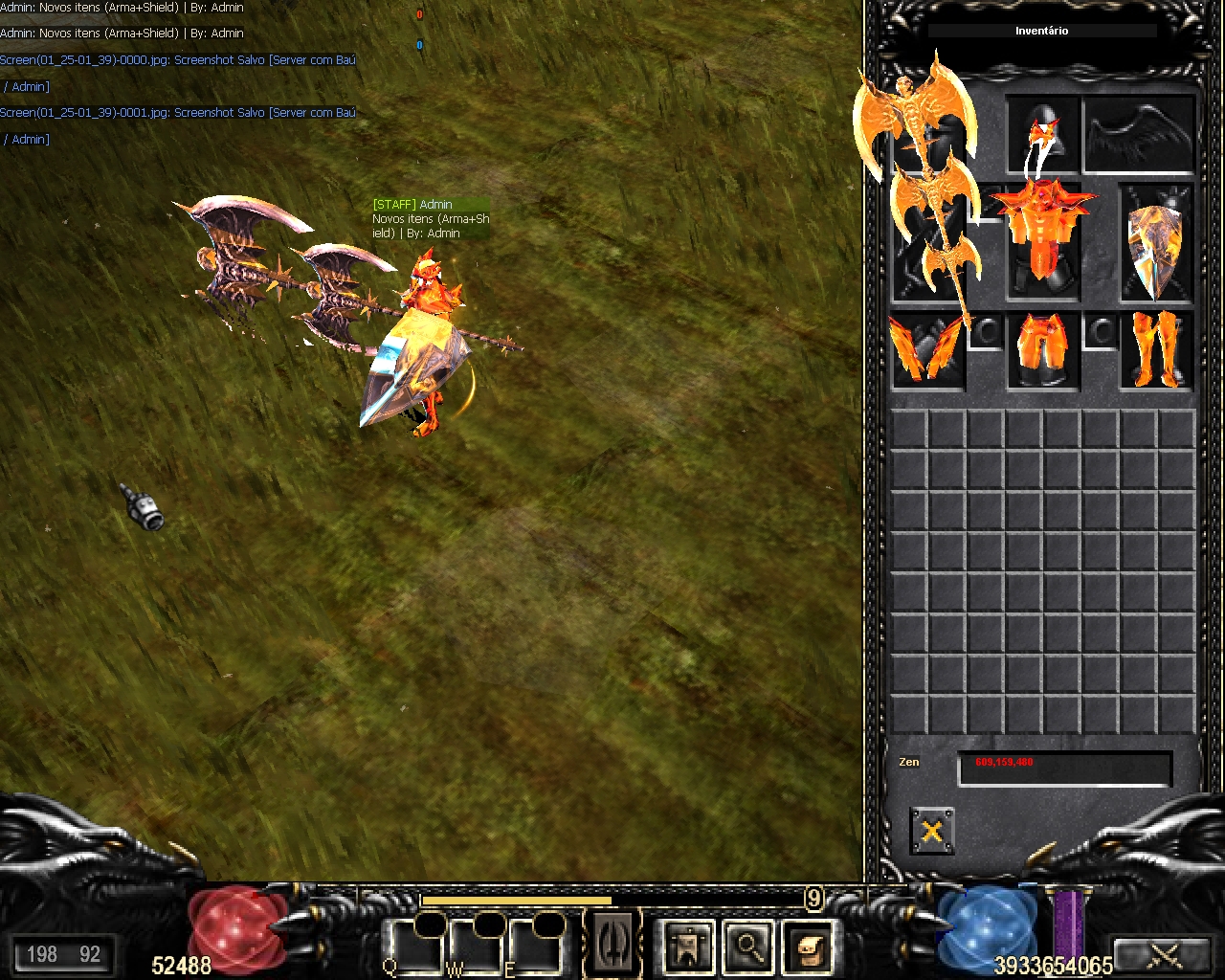Select the orange boots slot
This screenshot has width=1225, height=980.
coord(1156,350)
